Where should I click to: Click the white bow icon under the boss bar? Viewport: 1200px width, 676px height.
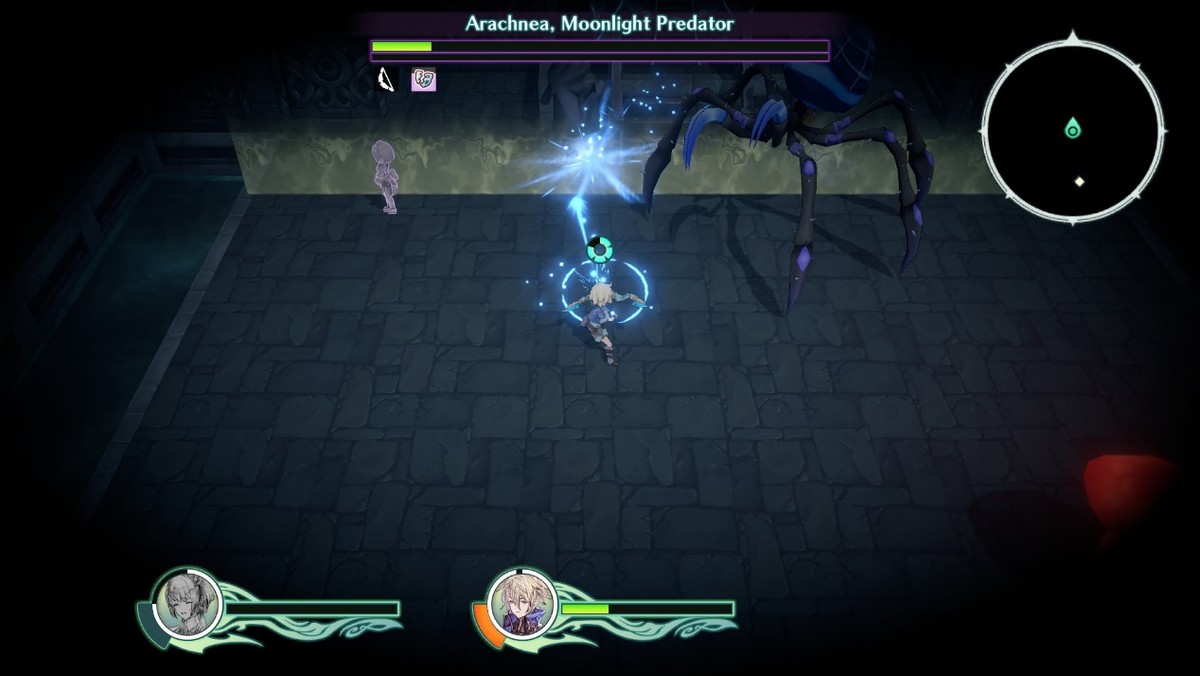[x=386, y=80]
